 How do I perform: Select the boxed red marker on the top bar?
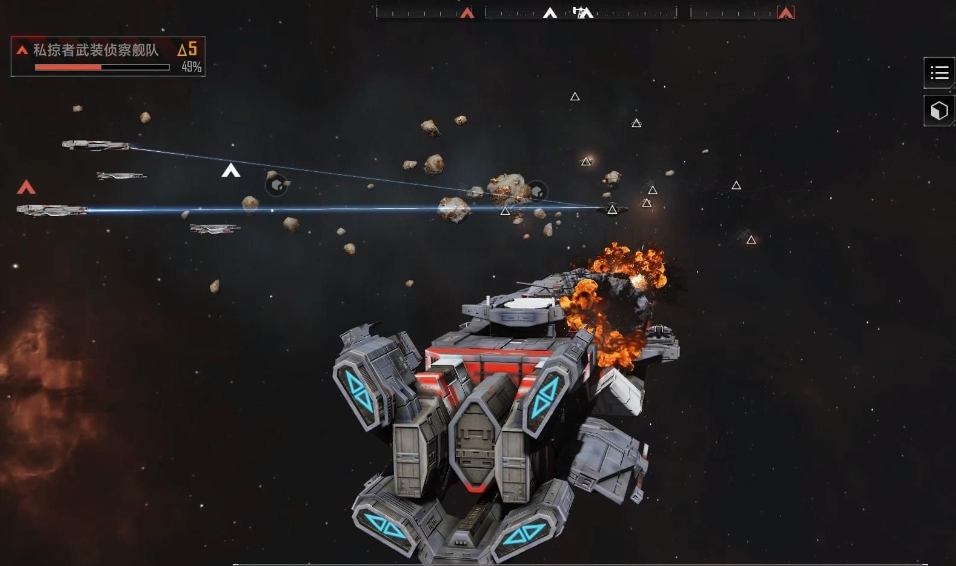point(786,13)
